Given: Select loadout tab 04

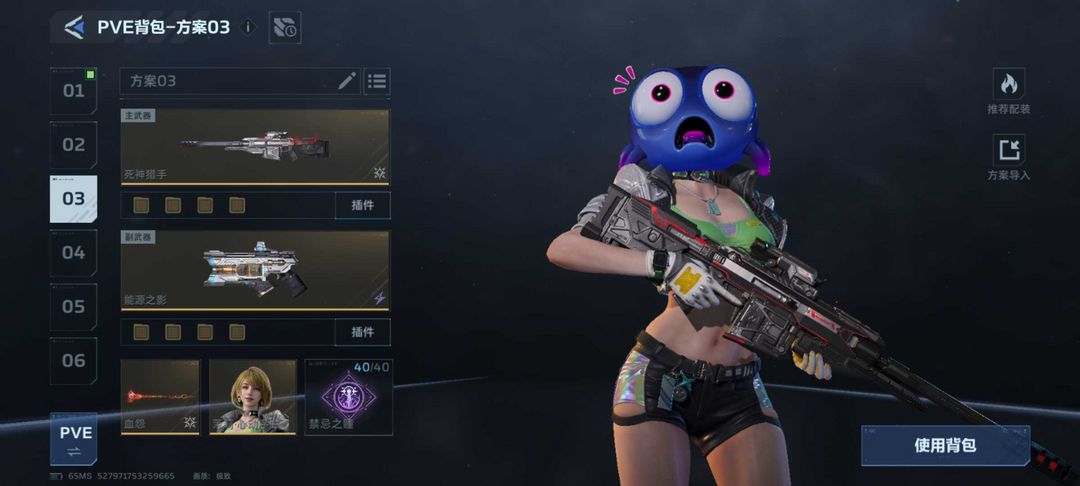Looking at the screenshot, I should pyautogui.click(x=74, y=253).
